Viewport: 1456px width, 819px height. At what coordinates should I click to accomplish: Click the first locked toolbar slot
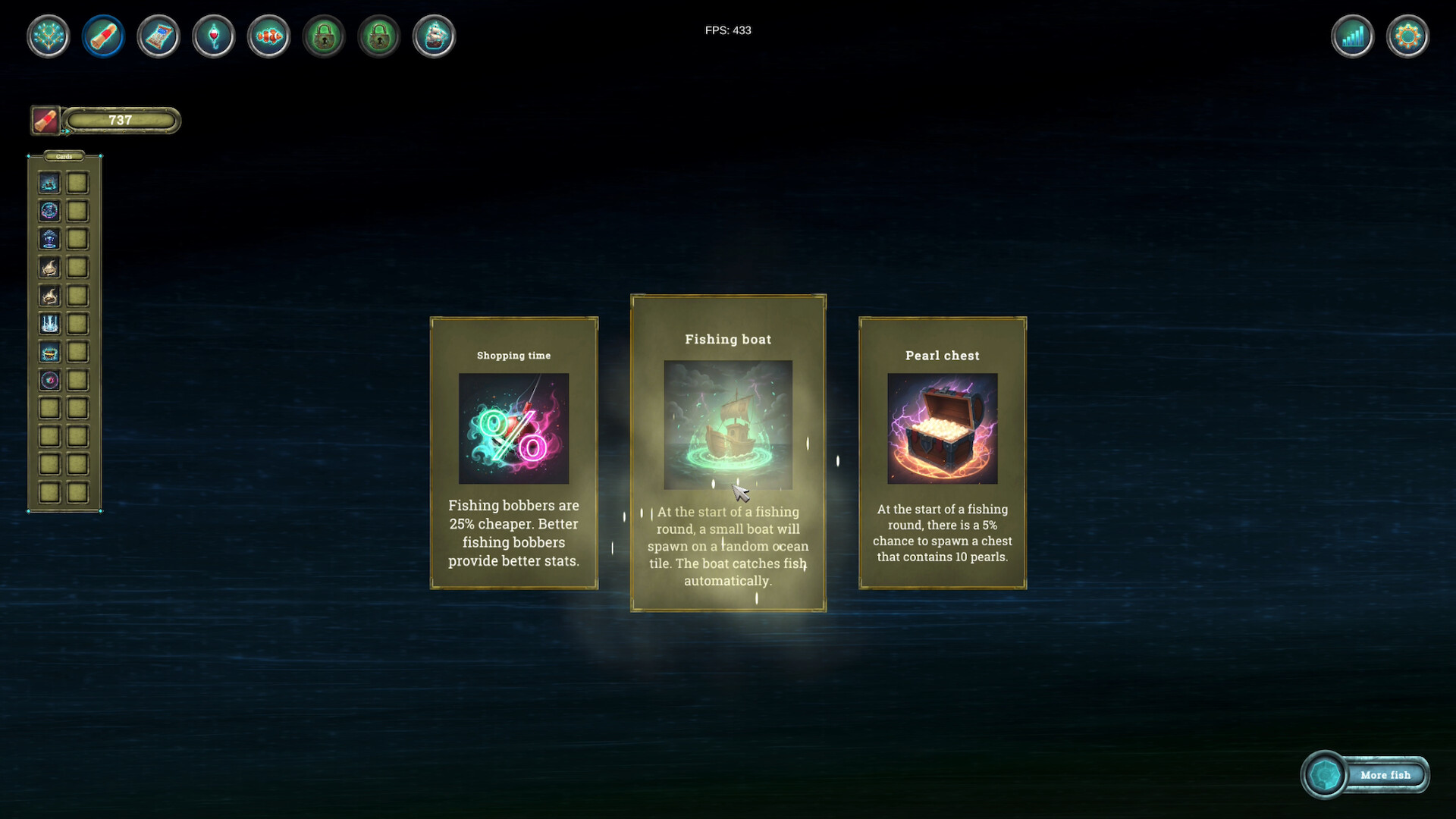click(x=324, y=36)
